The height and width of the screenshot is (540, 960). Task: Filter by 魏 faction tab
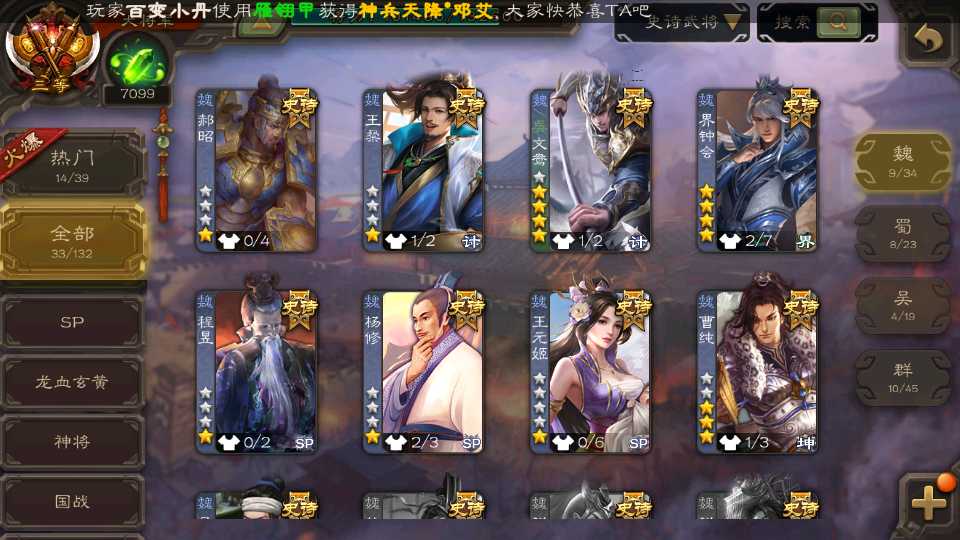pyautogui.click(x=902, y=160)
